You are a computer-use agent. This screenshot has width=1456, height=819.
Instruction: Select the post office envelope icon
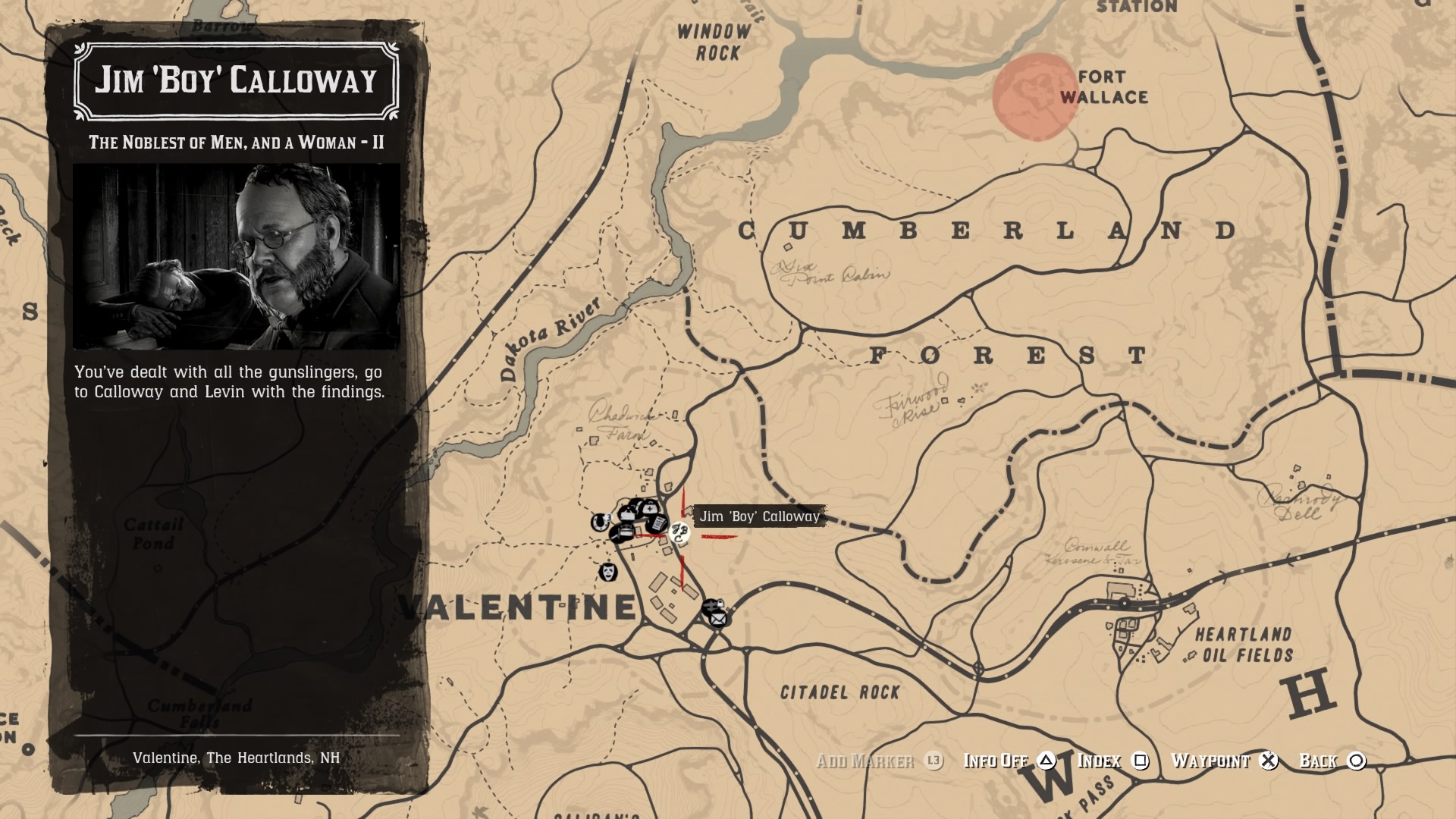point(718,618)
